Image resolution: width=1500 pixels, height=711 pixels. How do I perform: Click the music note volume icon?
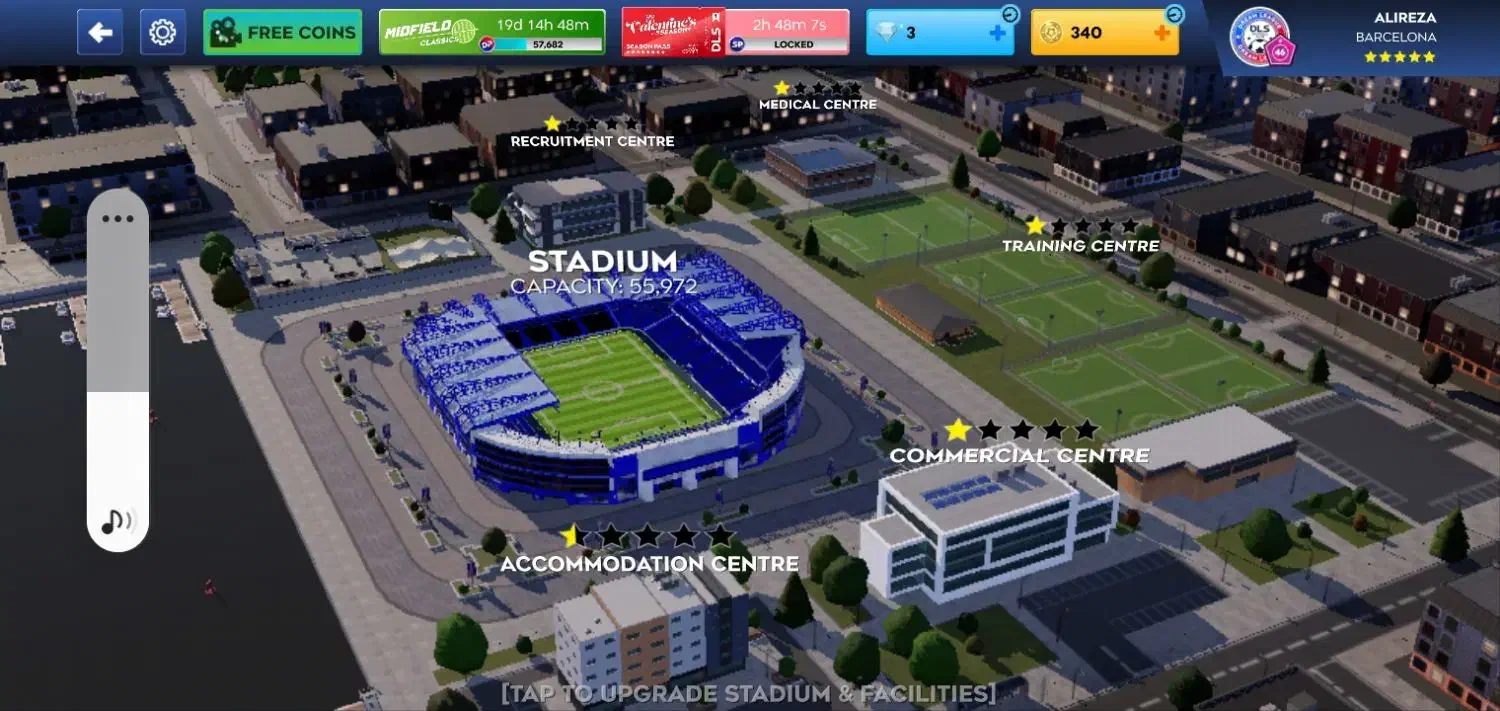coord(118,520)
